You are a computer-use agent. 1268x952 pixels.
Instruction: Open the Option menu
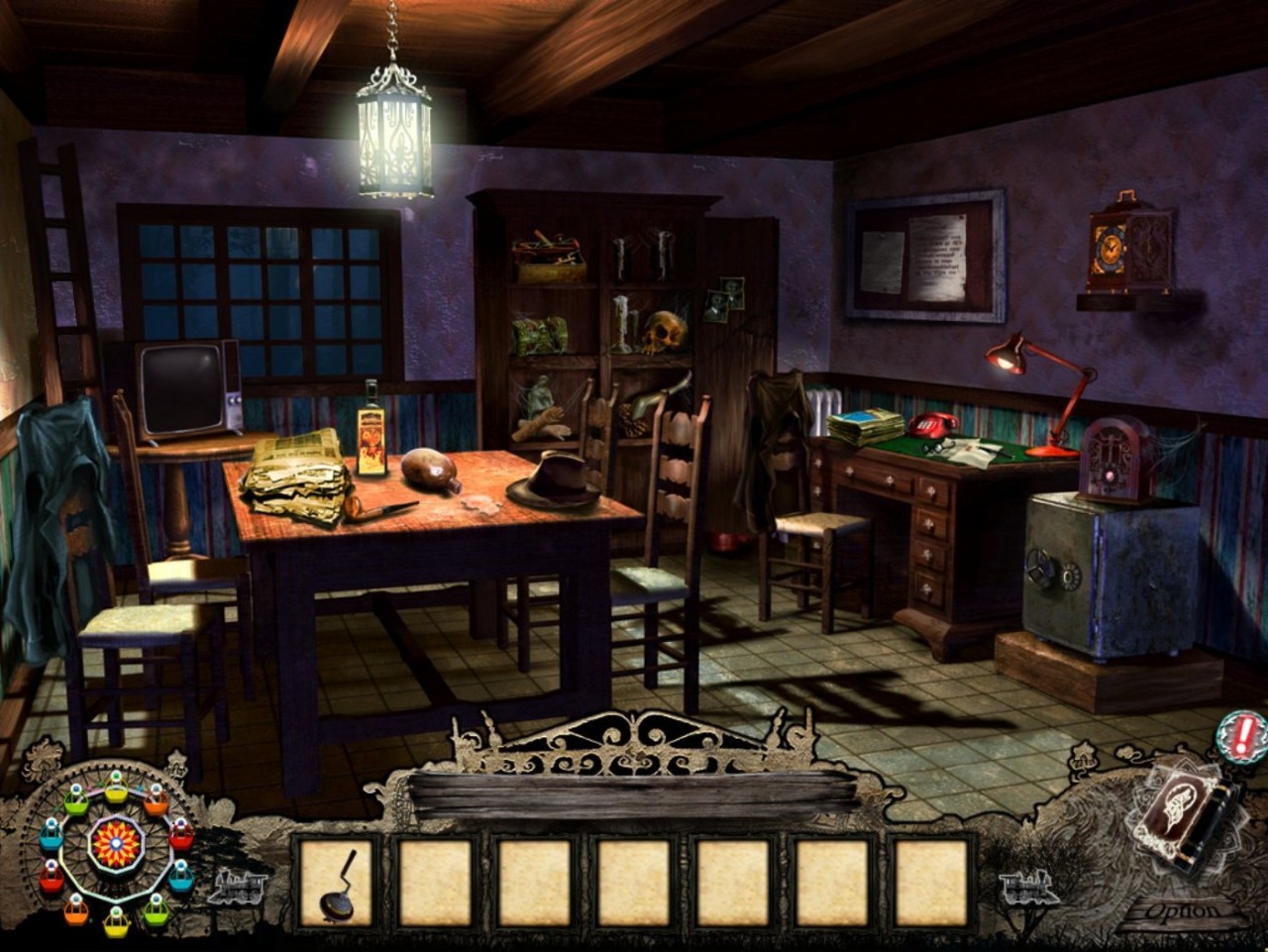pos(1184,909)
